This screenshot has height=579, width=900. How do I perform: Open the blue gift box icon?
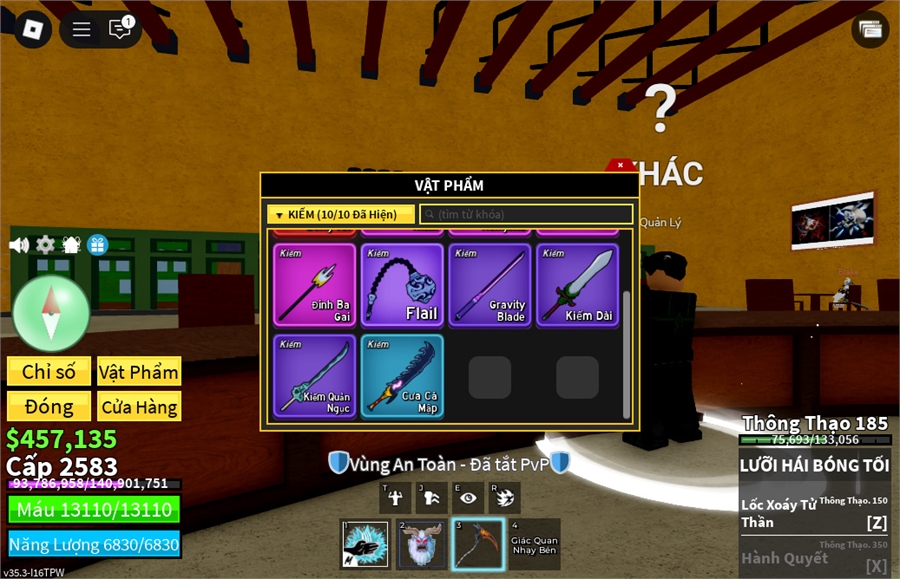[97, 245]
